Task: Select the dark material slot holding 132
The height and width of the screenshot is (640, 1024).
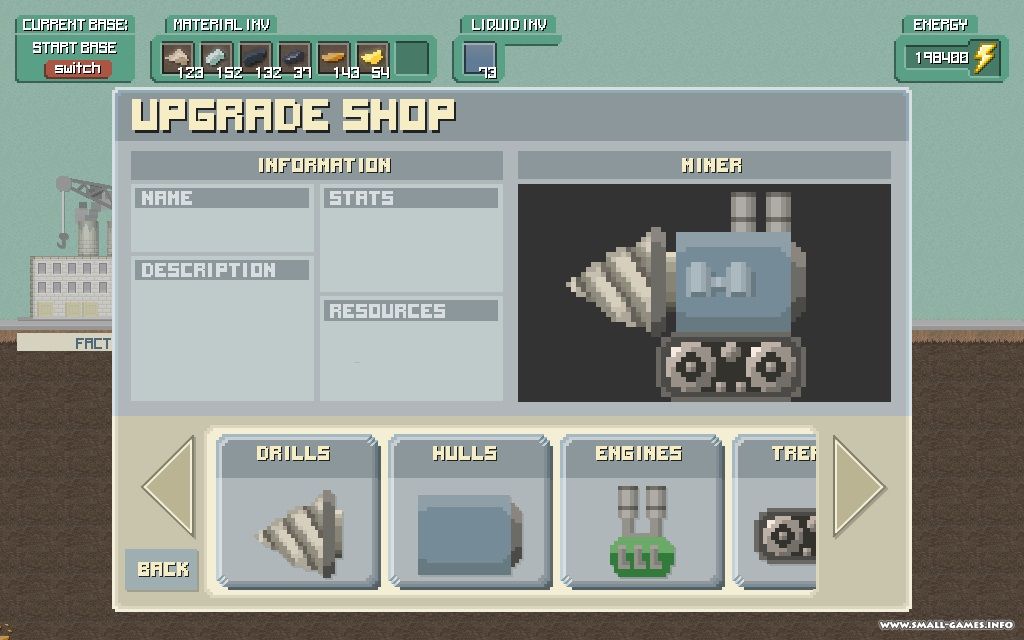Action: pyautogui.click(x=255, y=57)
